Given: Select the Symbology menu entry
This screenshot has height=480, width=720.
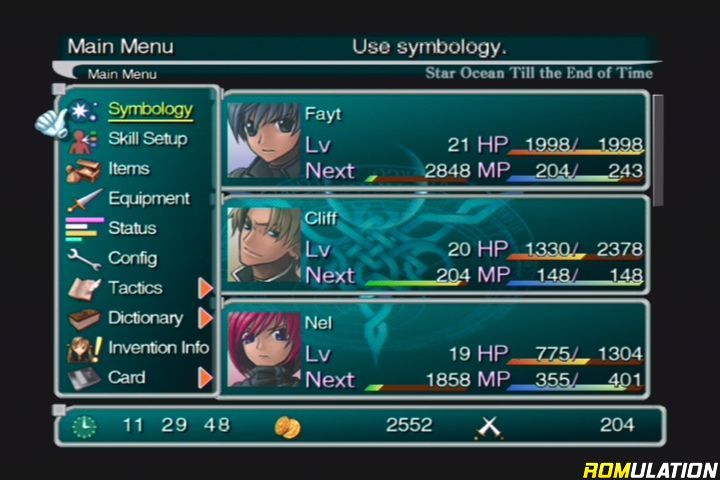Looking at the screenshot, I should point(150,109).
